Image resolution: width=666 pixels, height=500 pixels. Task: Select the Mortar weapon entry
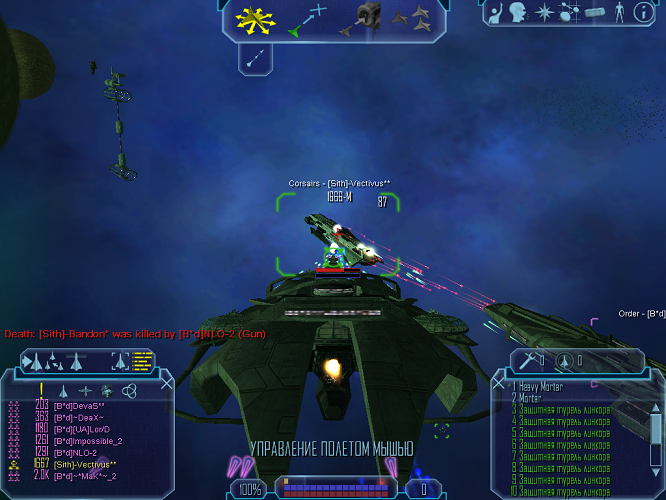click(x=532, y=398)
